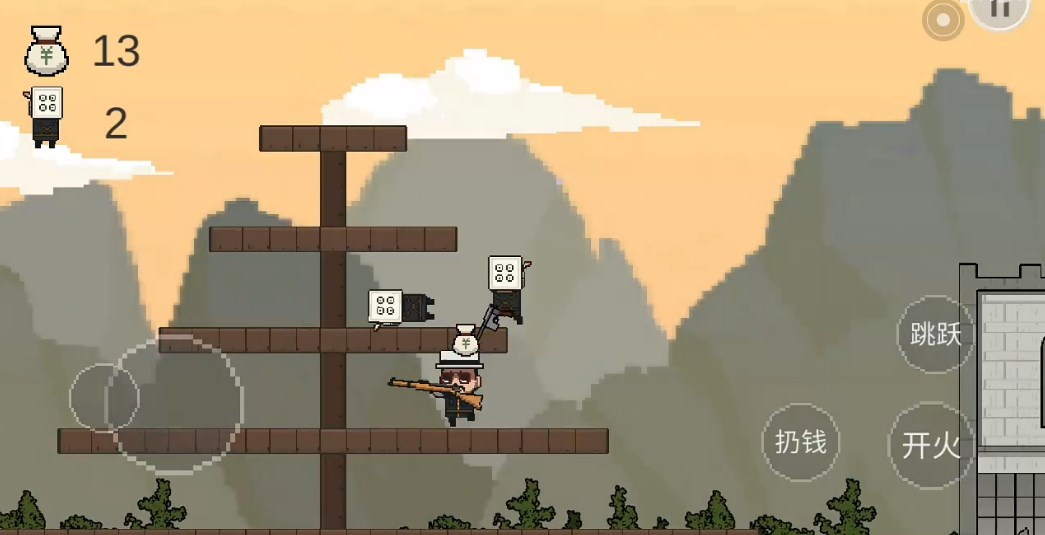Screen dimensions: 1045x535
Task: Pause the game with the pause button
Action: click(x=999, y=10)
